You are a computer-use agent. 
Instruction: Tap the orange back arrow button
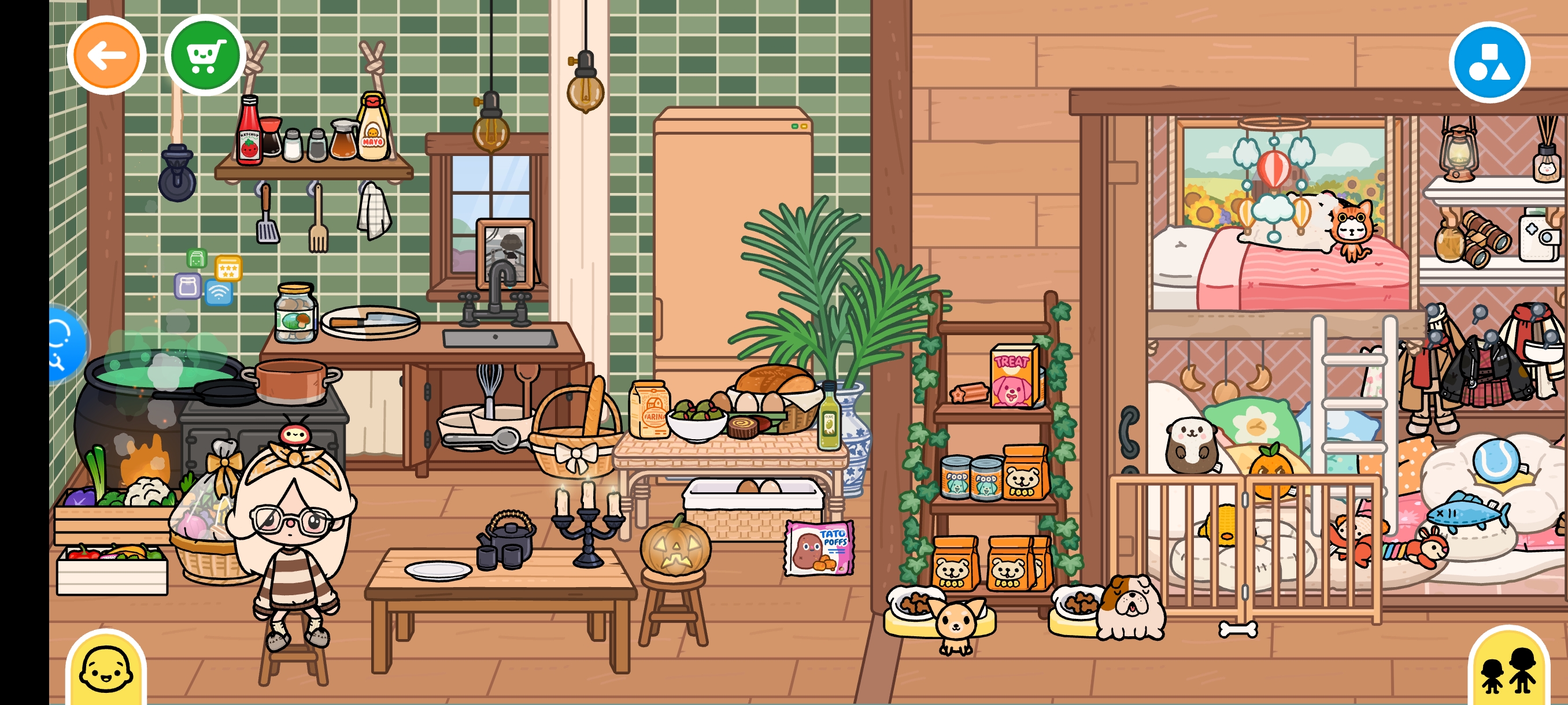106,56
